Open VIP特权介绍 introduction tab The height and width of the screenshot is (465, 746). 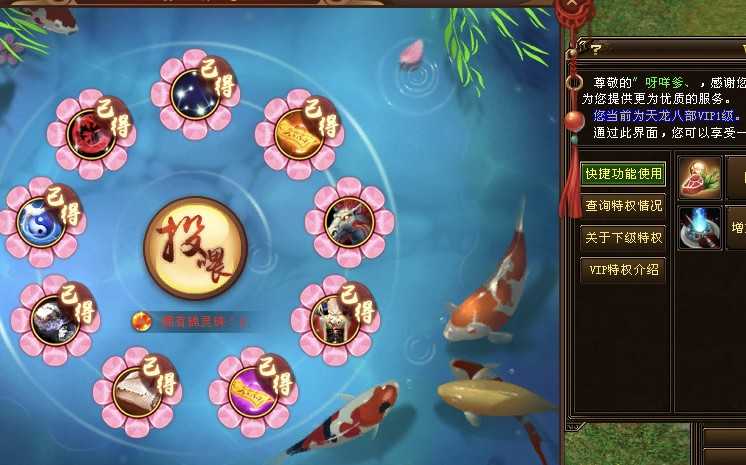point(624,269)
